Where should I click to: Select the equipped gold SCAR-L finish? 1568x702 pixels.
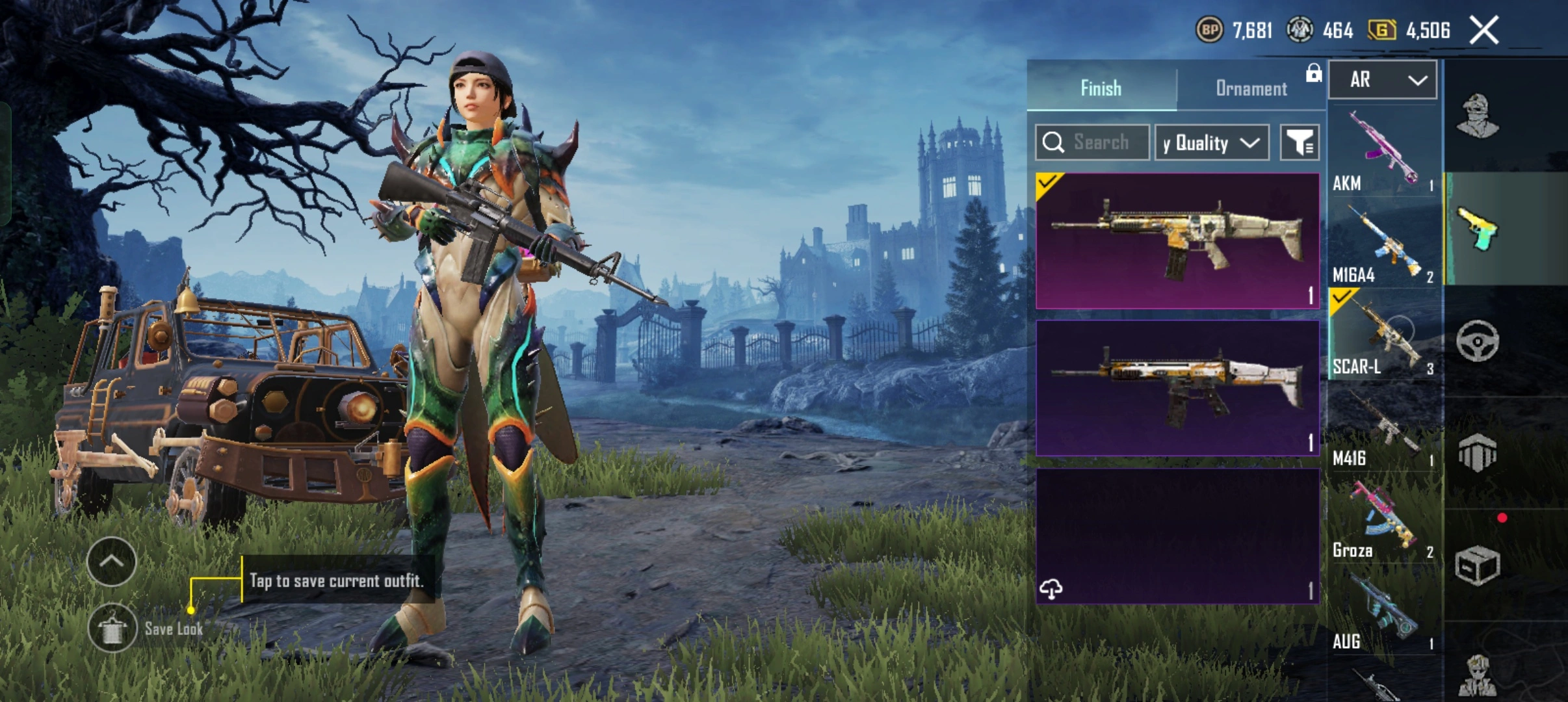(x=1177, y=240)
